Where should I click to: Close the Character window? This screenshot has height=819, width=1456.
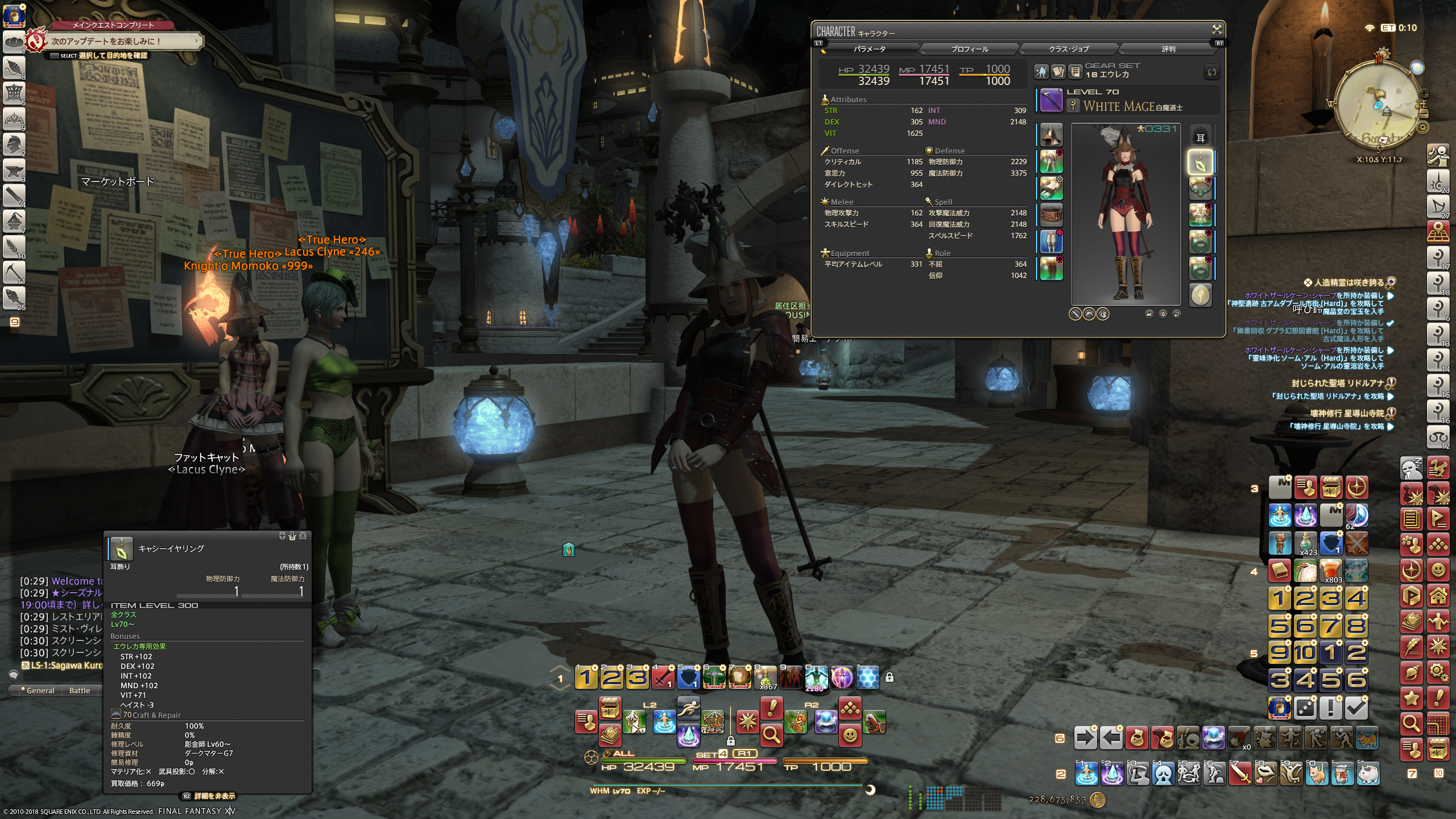click(1217, 30)
